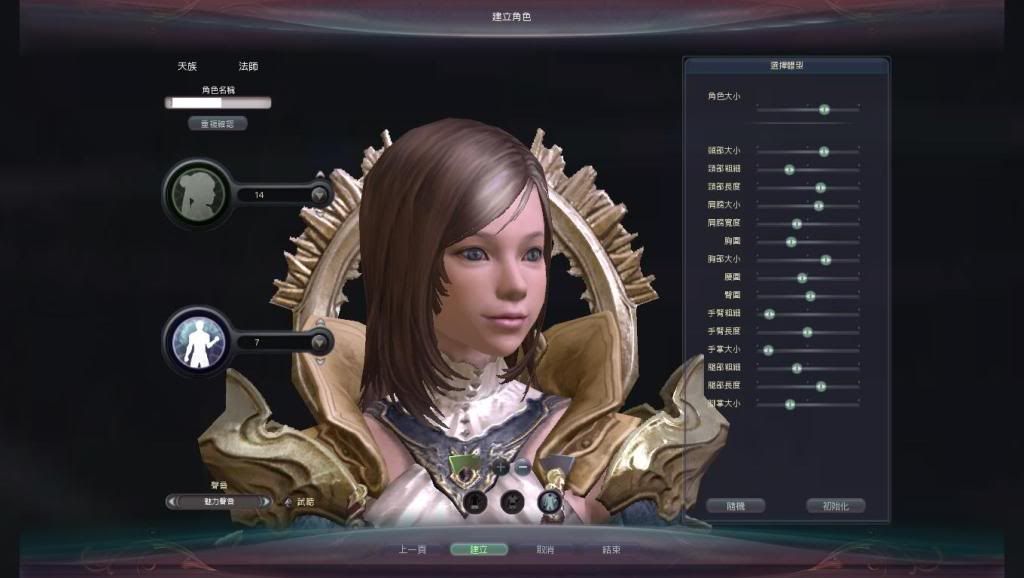Open the 魅力聲音 voice selector
Viewport: 1024px width, 578px height.
220,502
